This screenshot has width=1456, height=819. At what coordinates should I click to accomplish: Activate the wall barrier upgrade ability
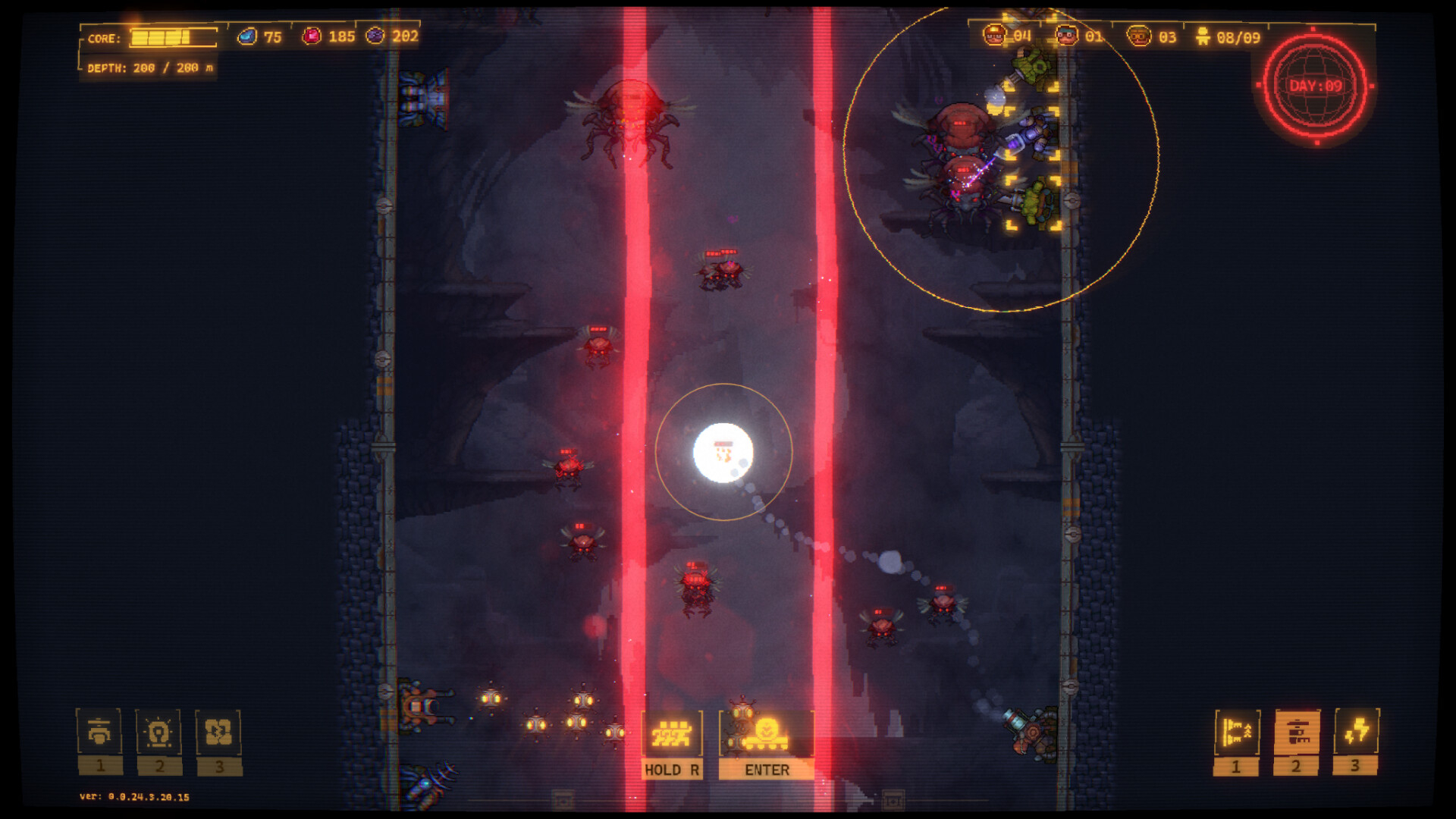[1237, 733]
